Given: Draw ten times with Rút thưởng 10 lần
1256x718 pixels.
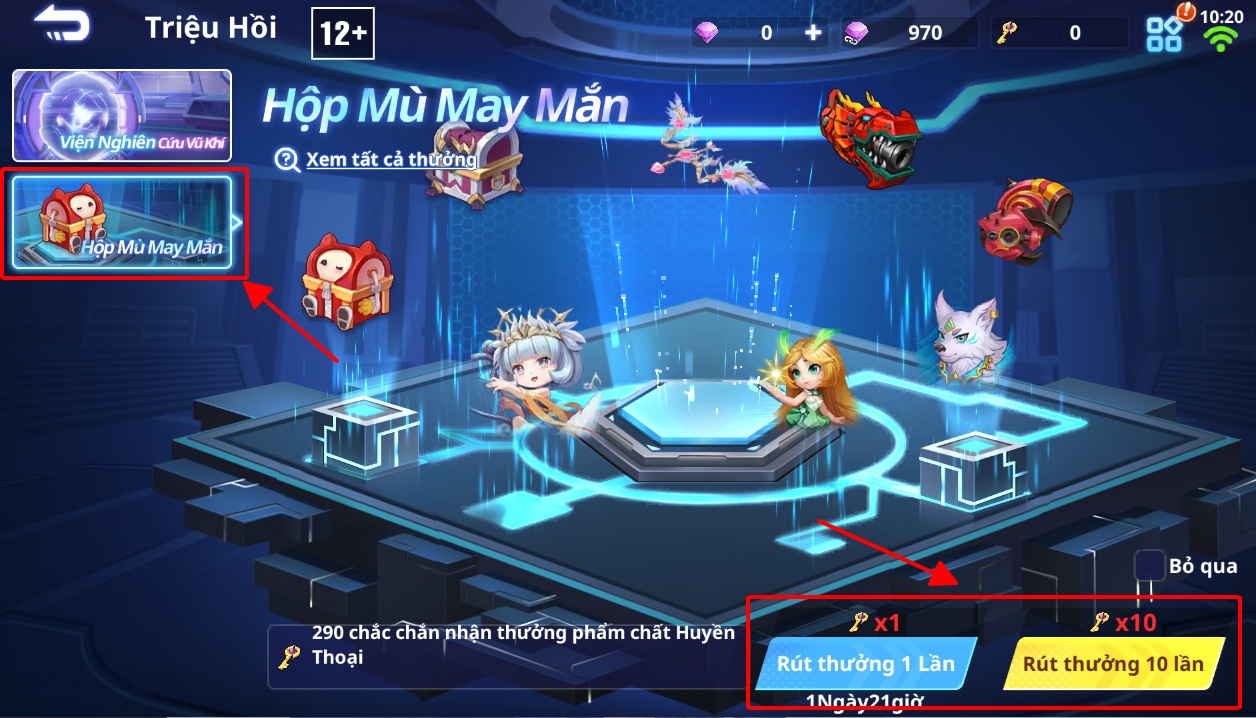Looking at the screenshot, I should pos(1113,663).
